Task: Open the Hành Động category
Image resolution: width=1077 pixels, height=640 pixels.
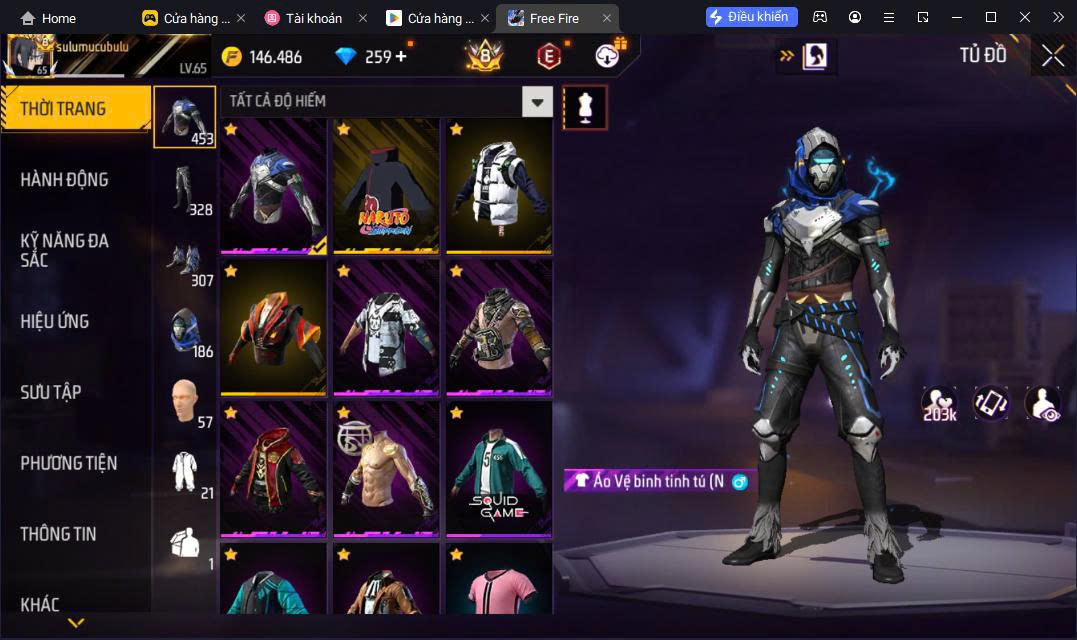Action: tap(64, 180)
